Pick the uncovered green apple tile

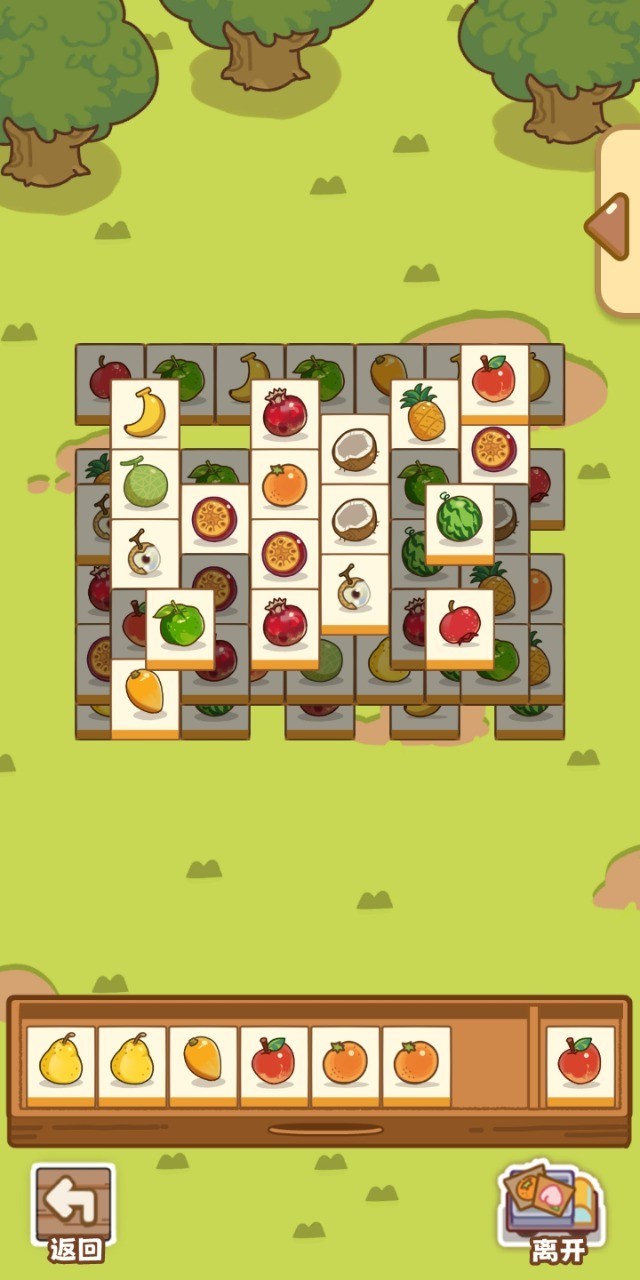pos(180,624)
